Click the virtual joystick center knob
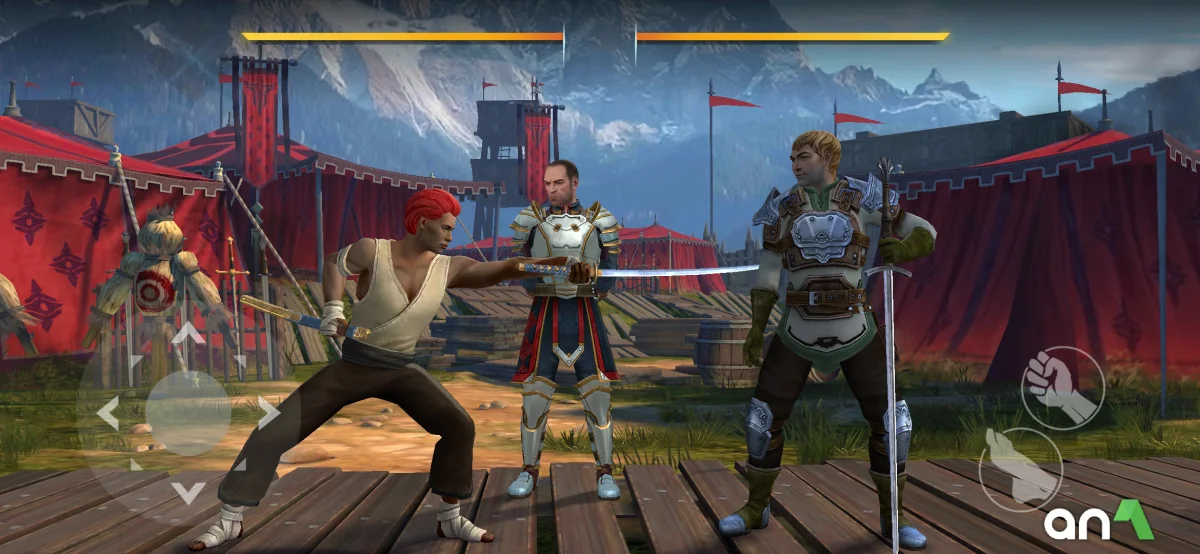1200x554 pixels. tap(188, 412)
